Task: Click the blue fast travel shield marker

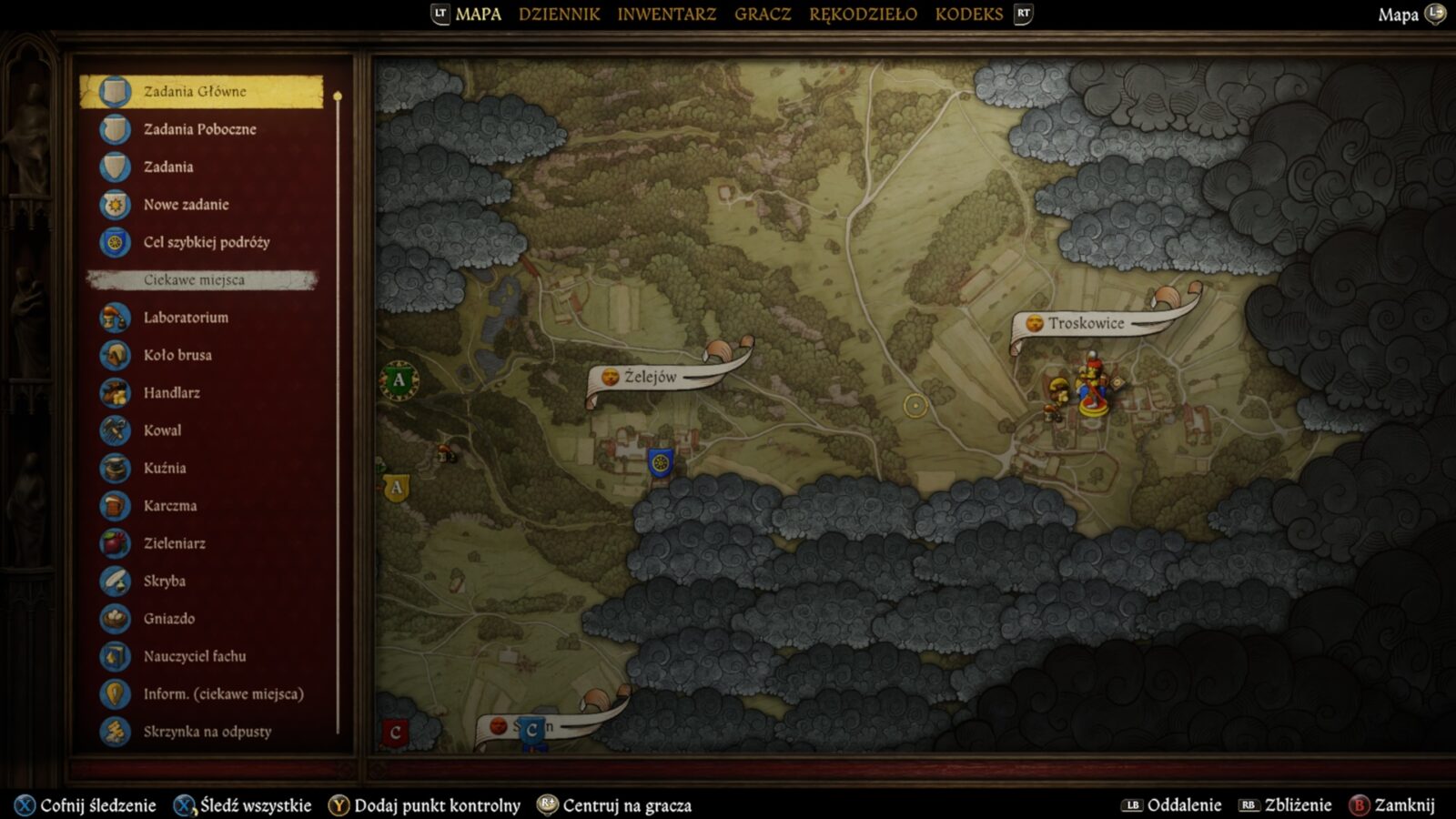Action: (660, 462)
